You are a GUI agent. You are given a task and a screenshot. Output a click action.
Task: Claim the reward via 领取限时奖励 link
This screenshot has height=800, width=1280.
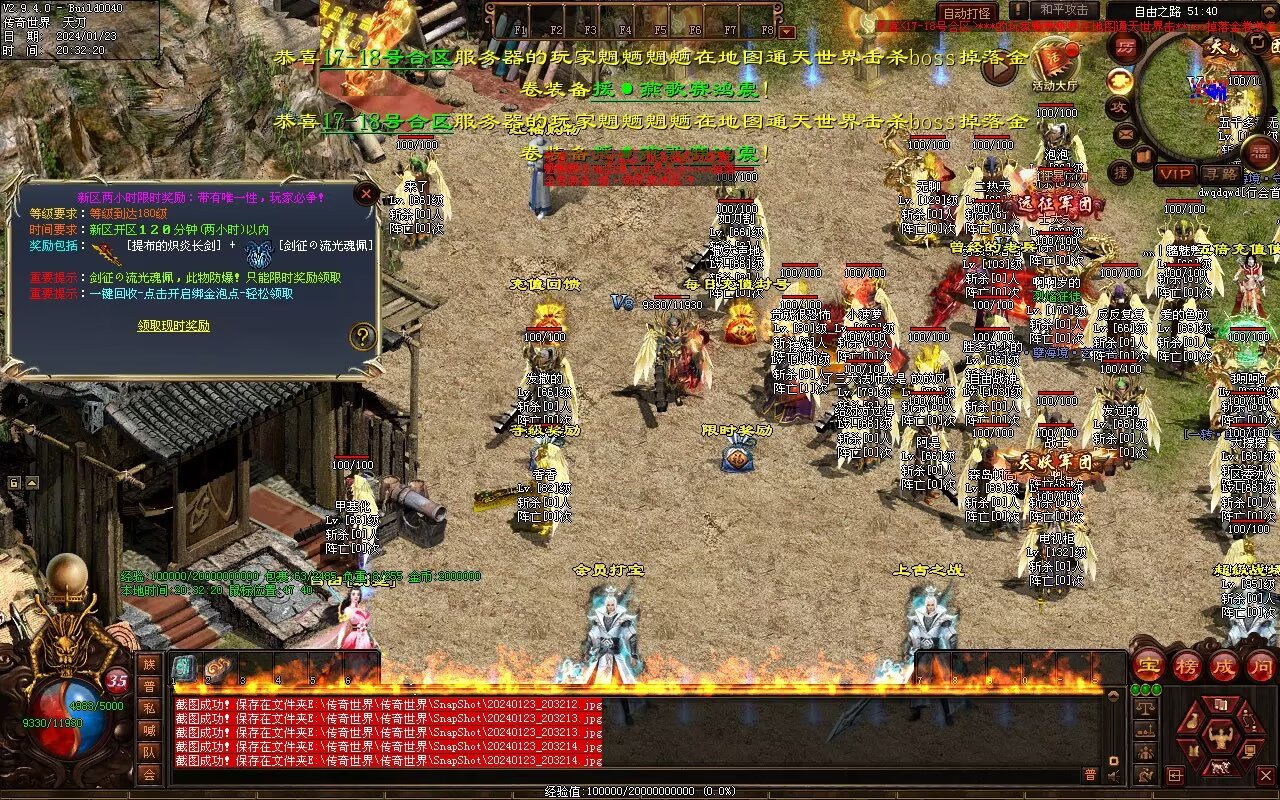(174, 326)
